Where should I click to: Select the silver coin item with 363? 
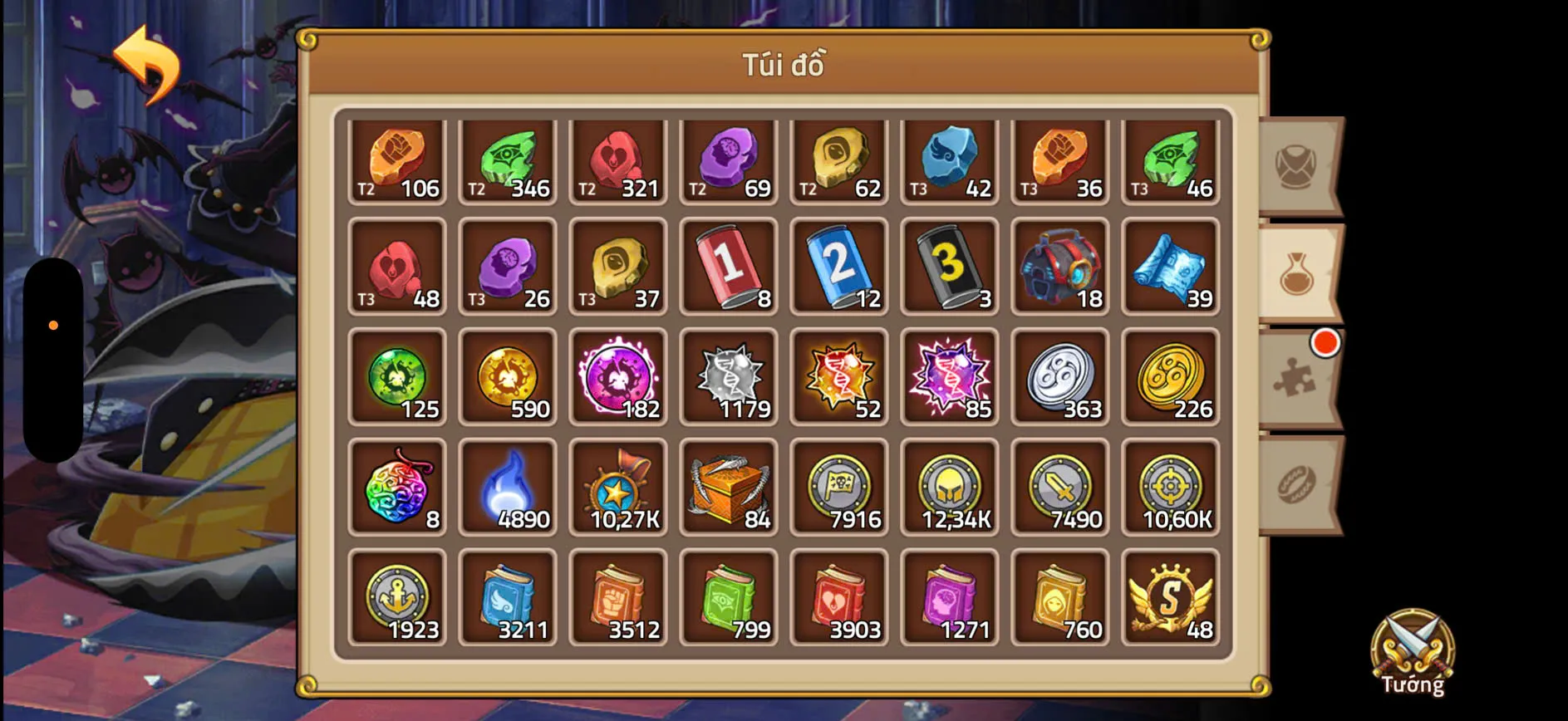(1060, 376)
